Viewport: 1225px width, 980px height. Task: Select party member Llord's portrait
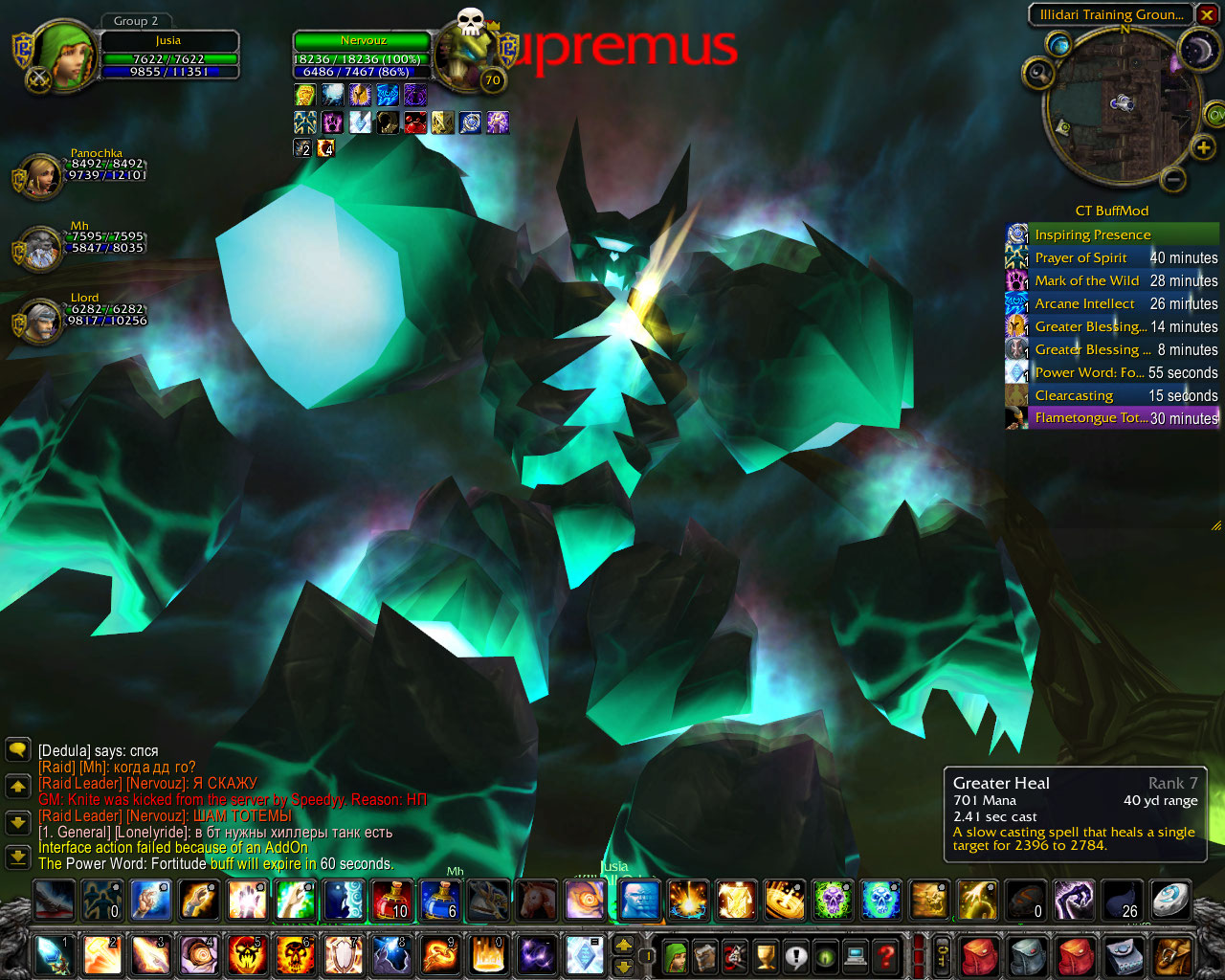coord(42,322)
